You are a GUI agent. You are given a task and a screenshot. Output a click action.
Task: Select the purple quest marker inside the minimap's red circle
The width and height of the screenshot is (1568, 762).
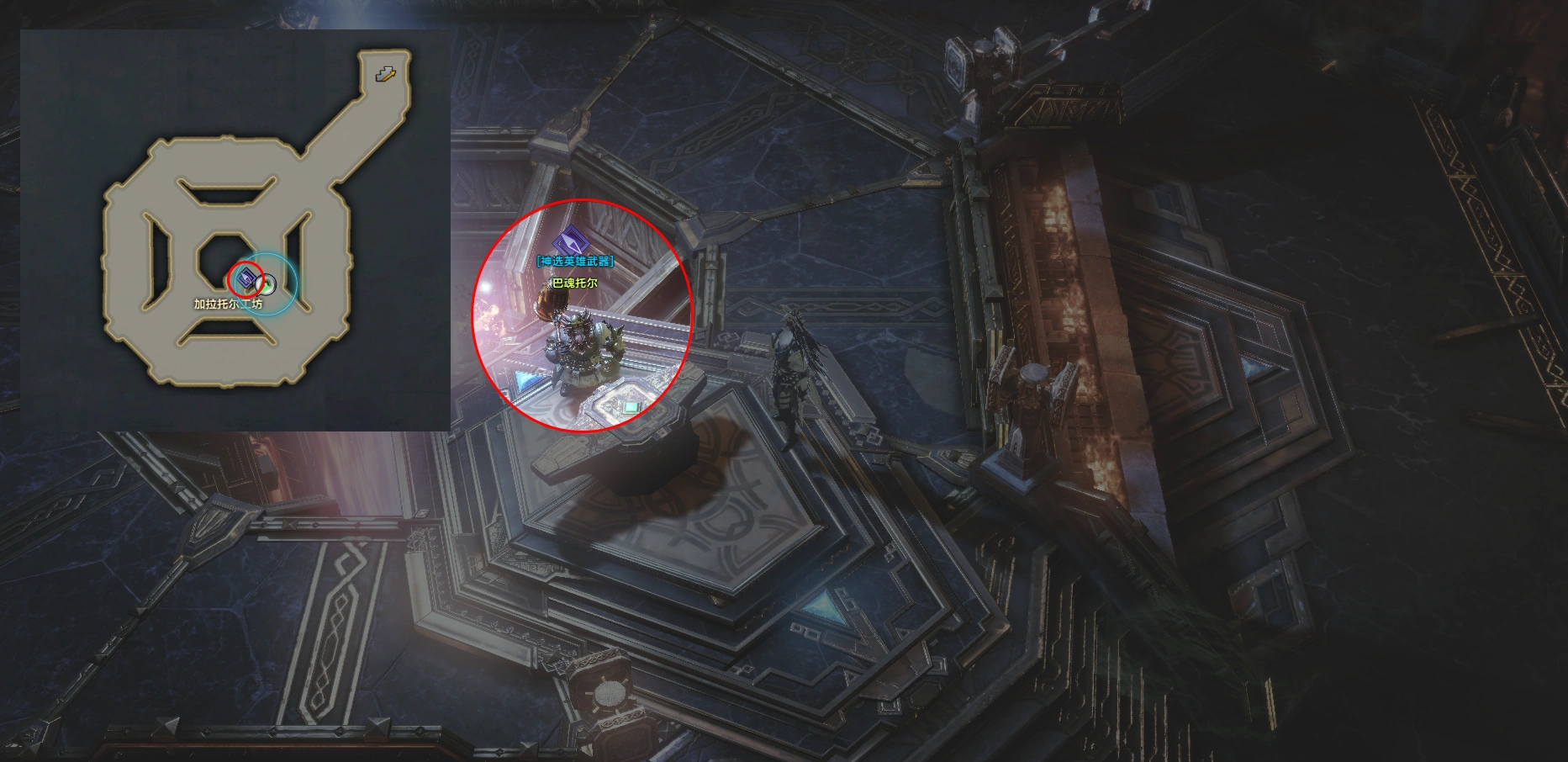coord(246,278)
